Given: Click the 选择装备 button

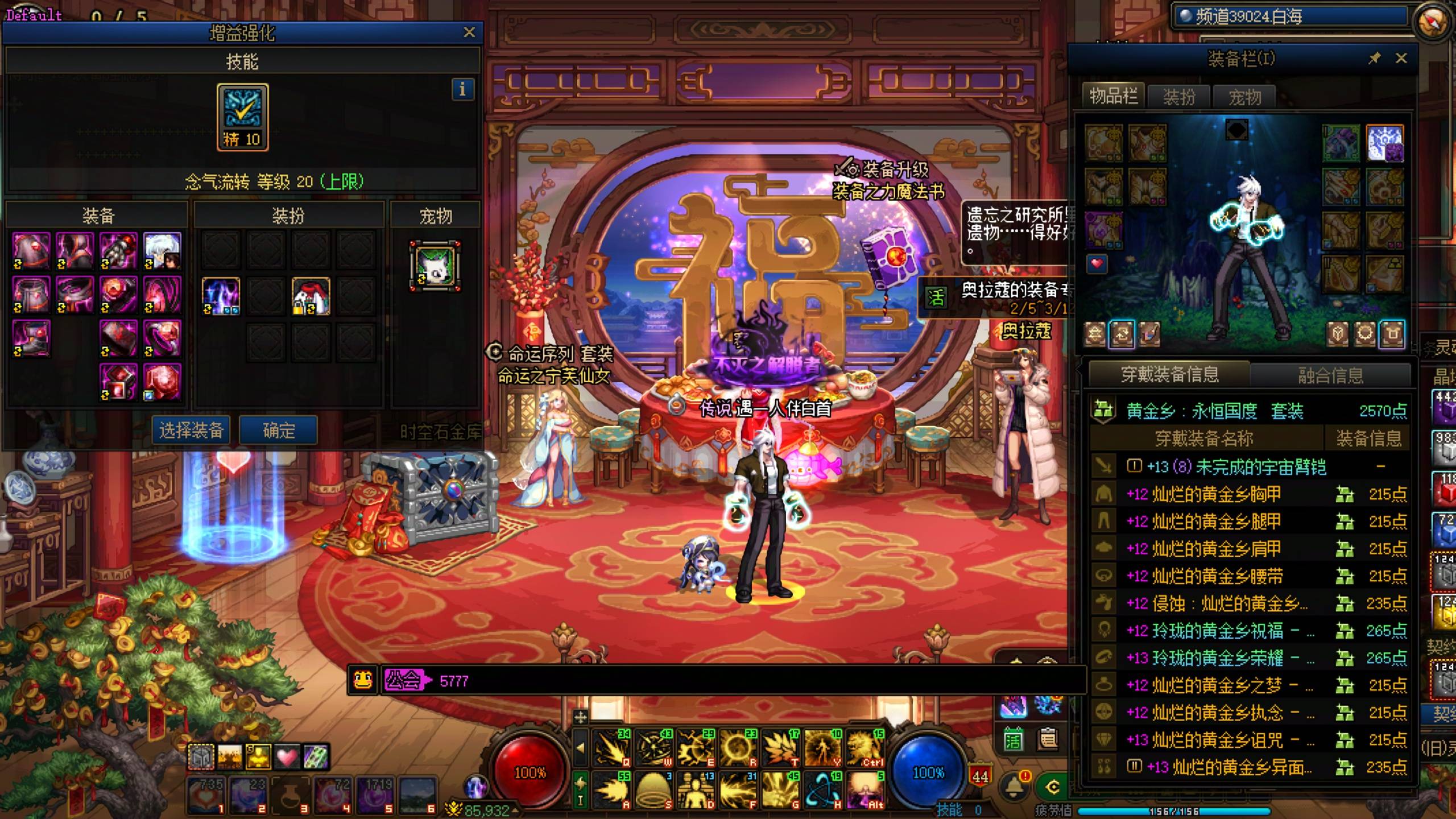Looking at the screenshot, I should click(x=191, y=431).
